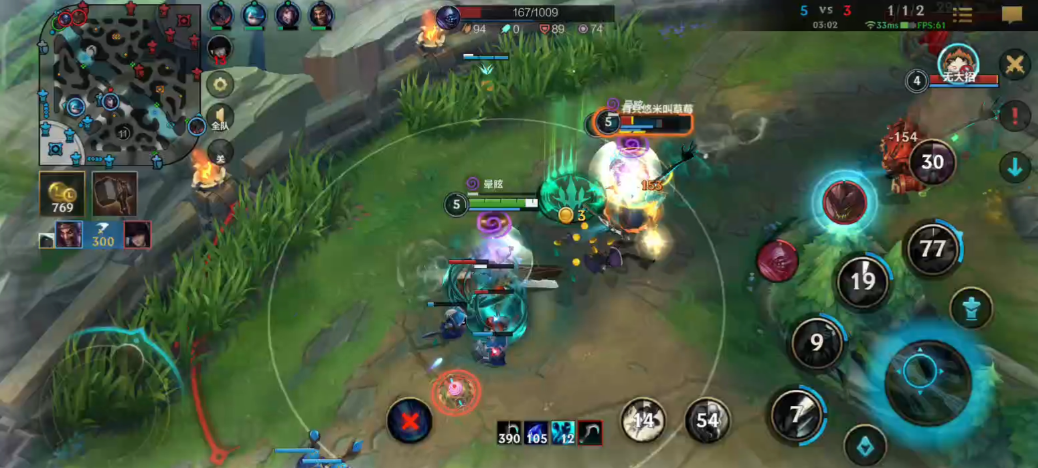Tap the blue down arrow ping button
The width and height of the screenshot is (1038, 468).
[1015, 166]
